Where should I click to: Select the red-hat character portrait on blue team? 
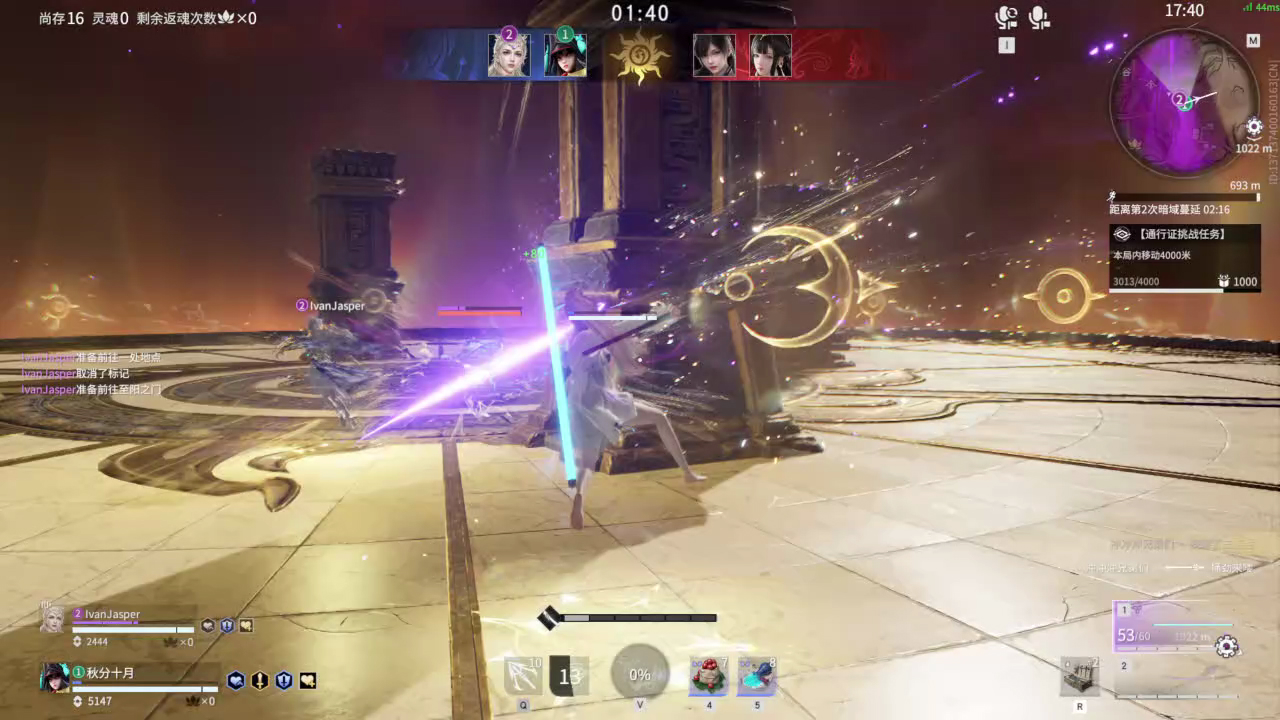(x=565, y=56)
